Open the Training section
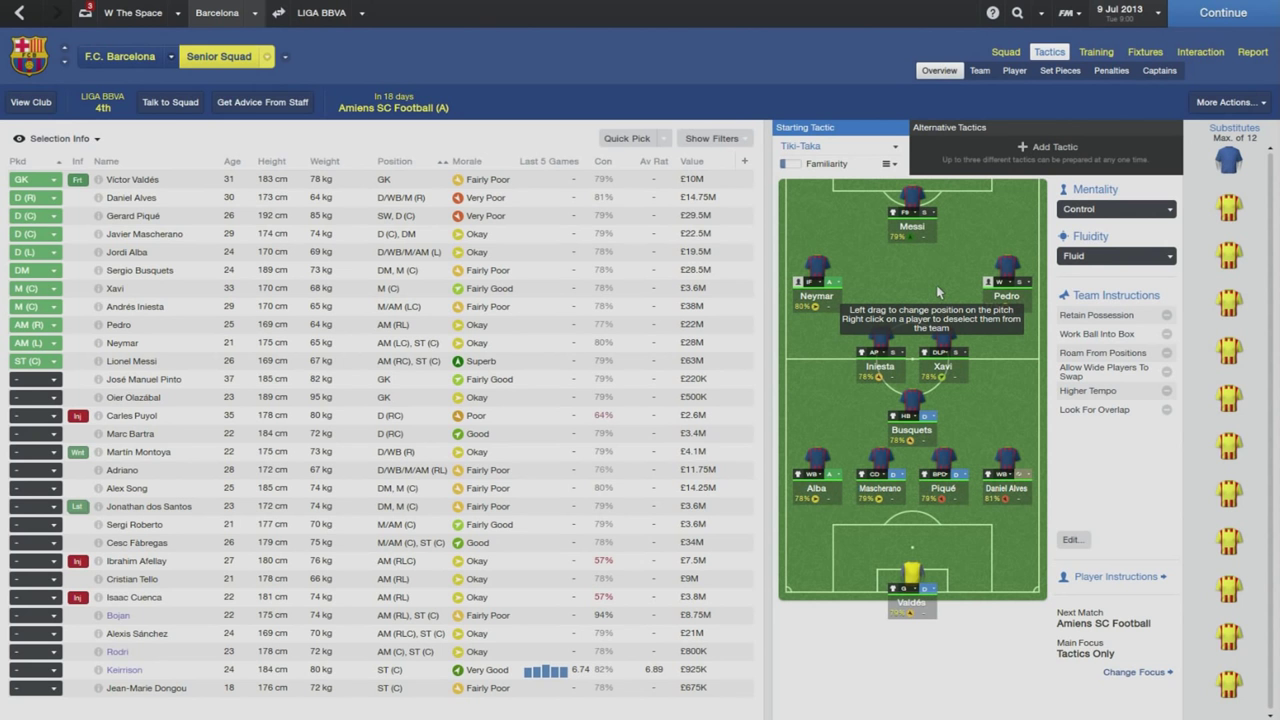1280x720 pixels. [1096, 51]
